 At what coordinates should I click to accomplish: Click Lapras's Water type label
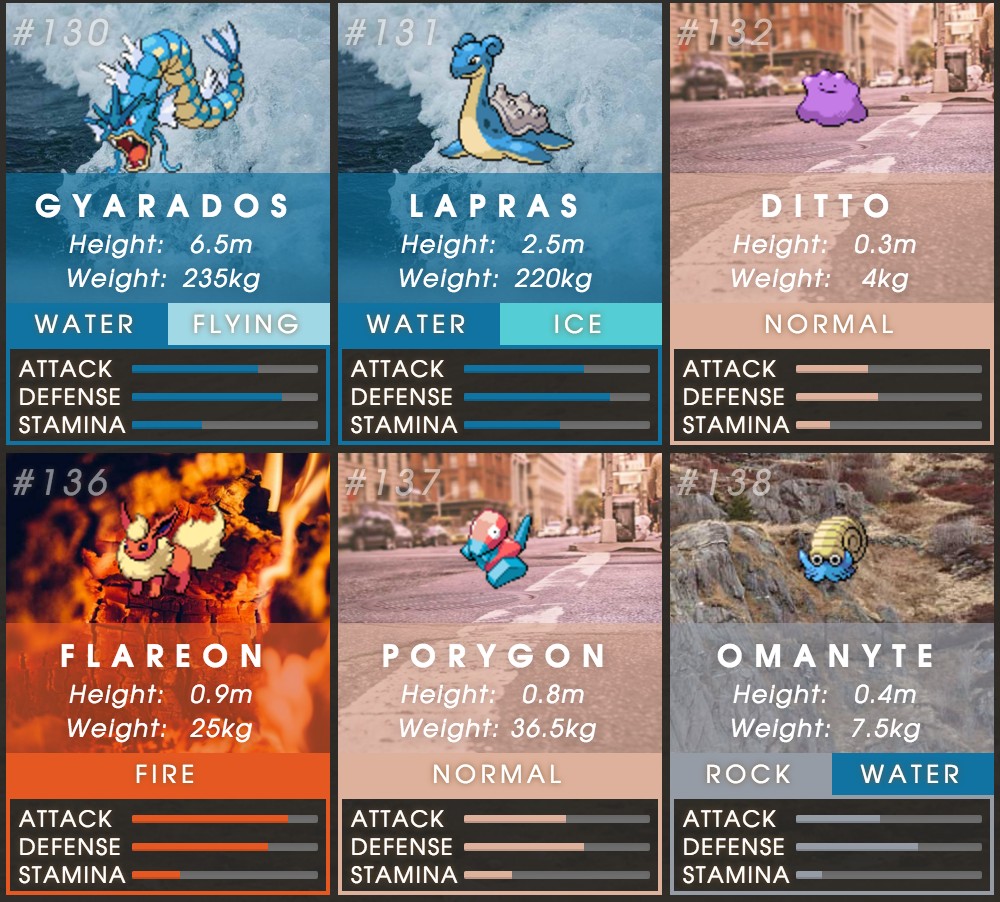click(418, 324)
